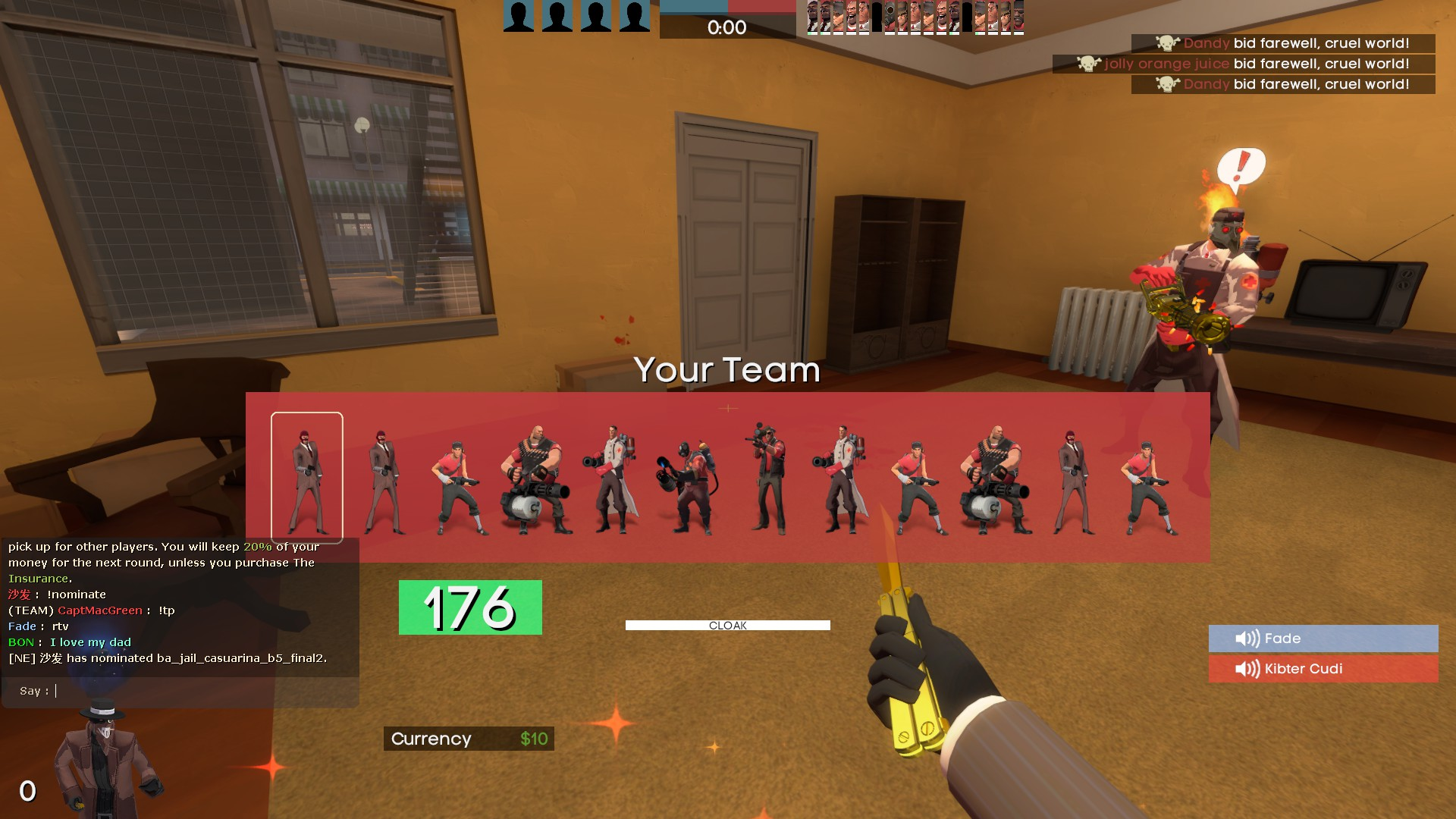
Task: Select the highlighted Spy class in Your Team panel
Action: click(x=307, y=474)
